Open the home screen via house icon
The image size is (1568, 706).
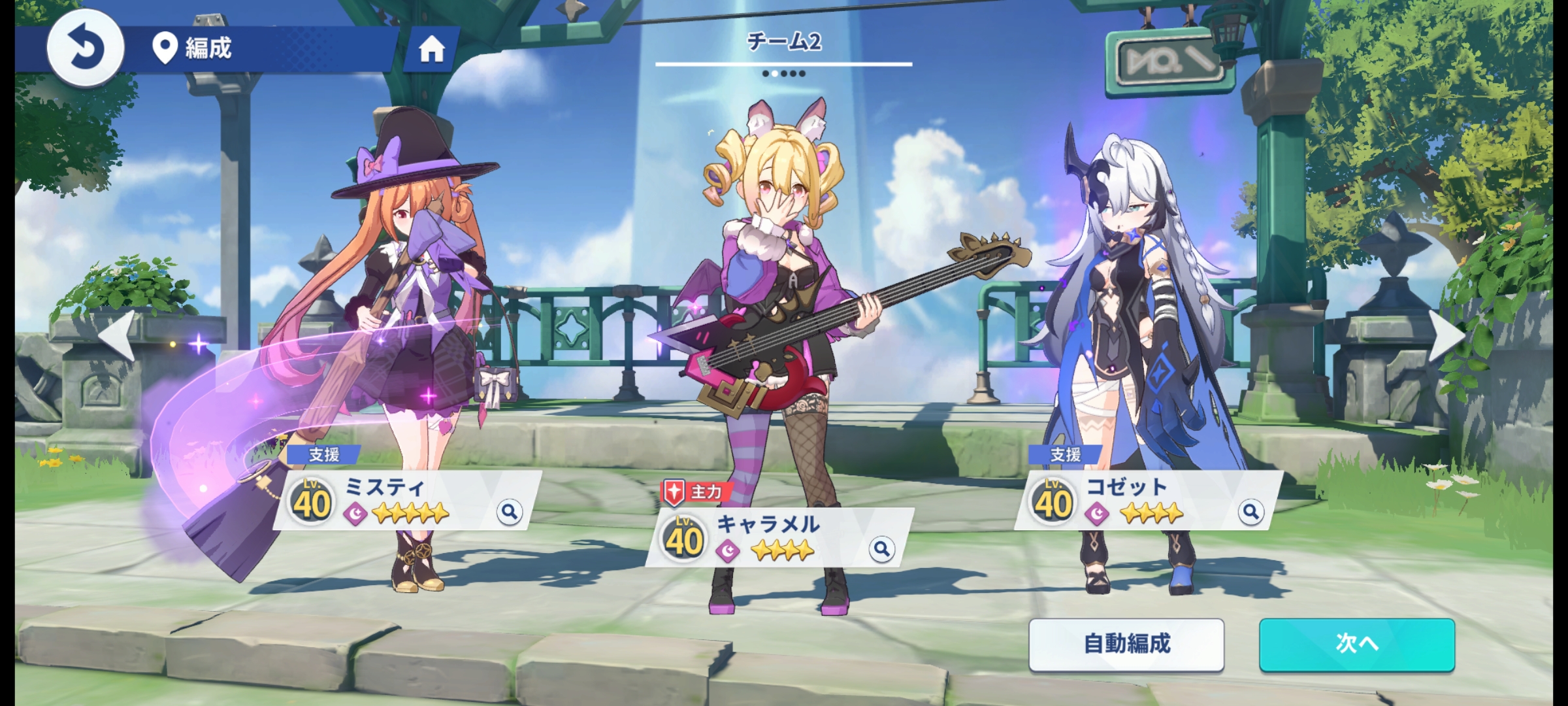[431, 49]
